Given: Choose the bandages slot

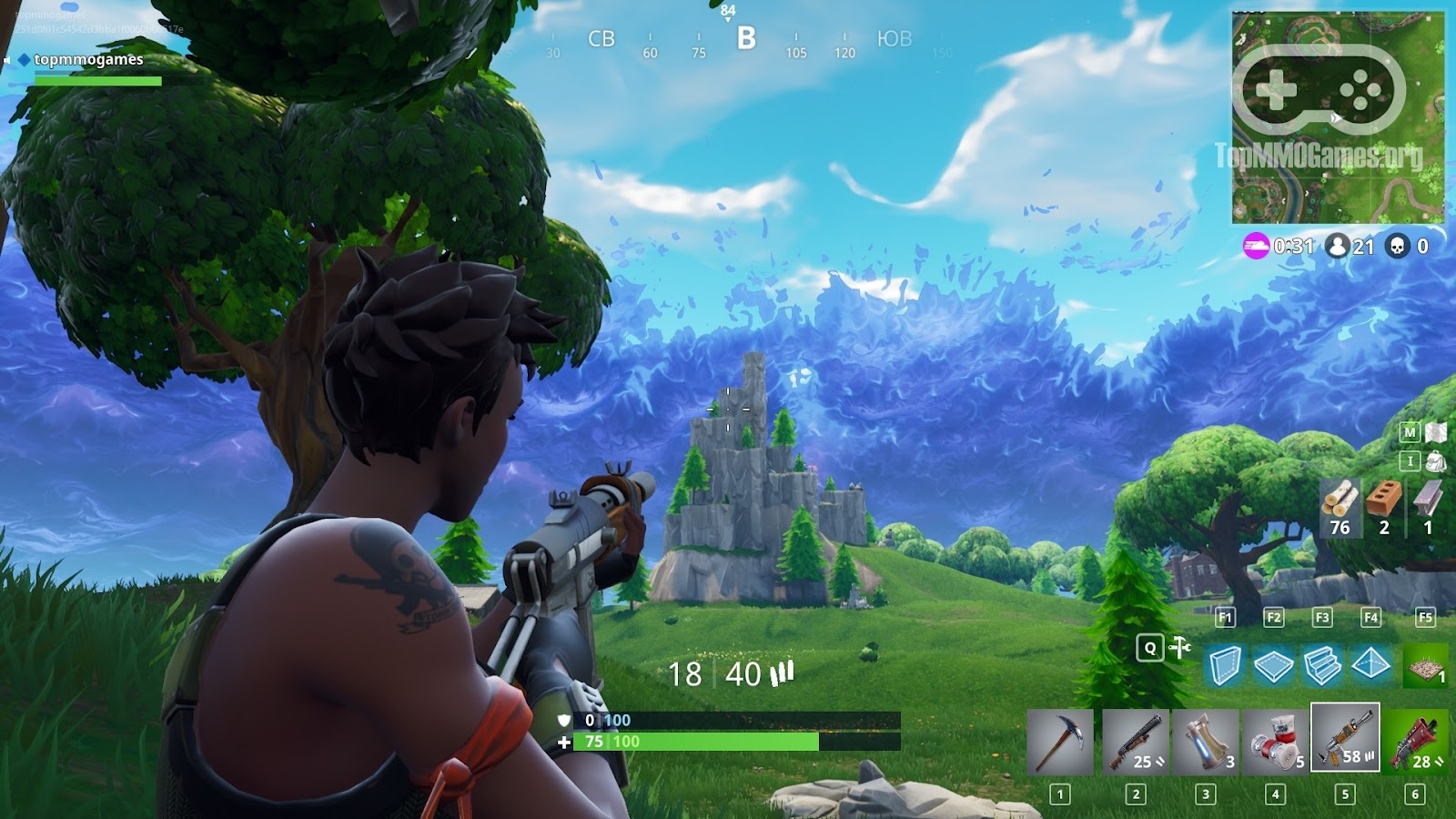Looking at the screenshot, I should tap(1275, 742).
